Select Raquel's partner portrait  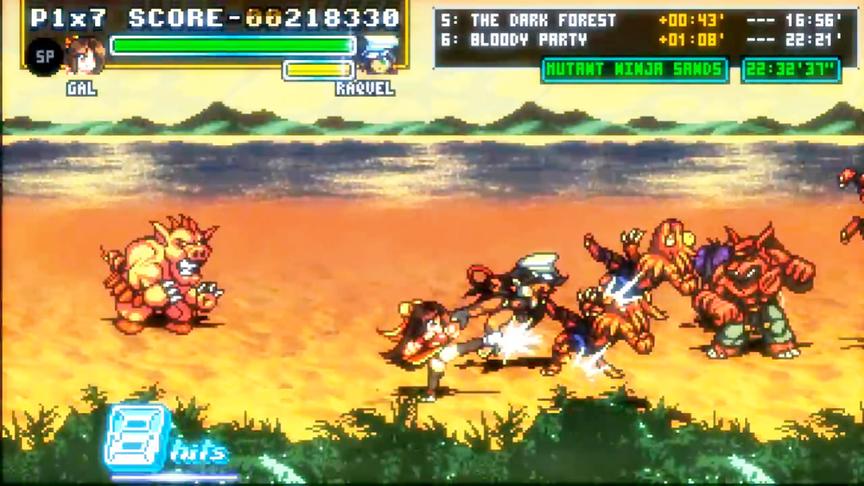tap(378, 57)
